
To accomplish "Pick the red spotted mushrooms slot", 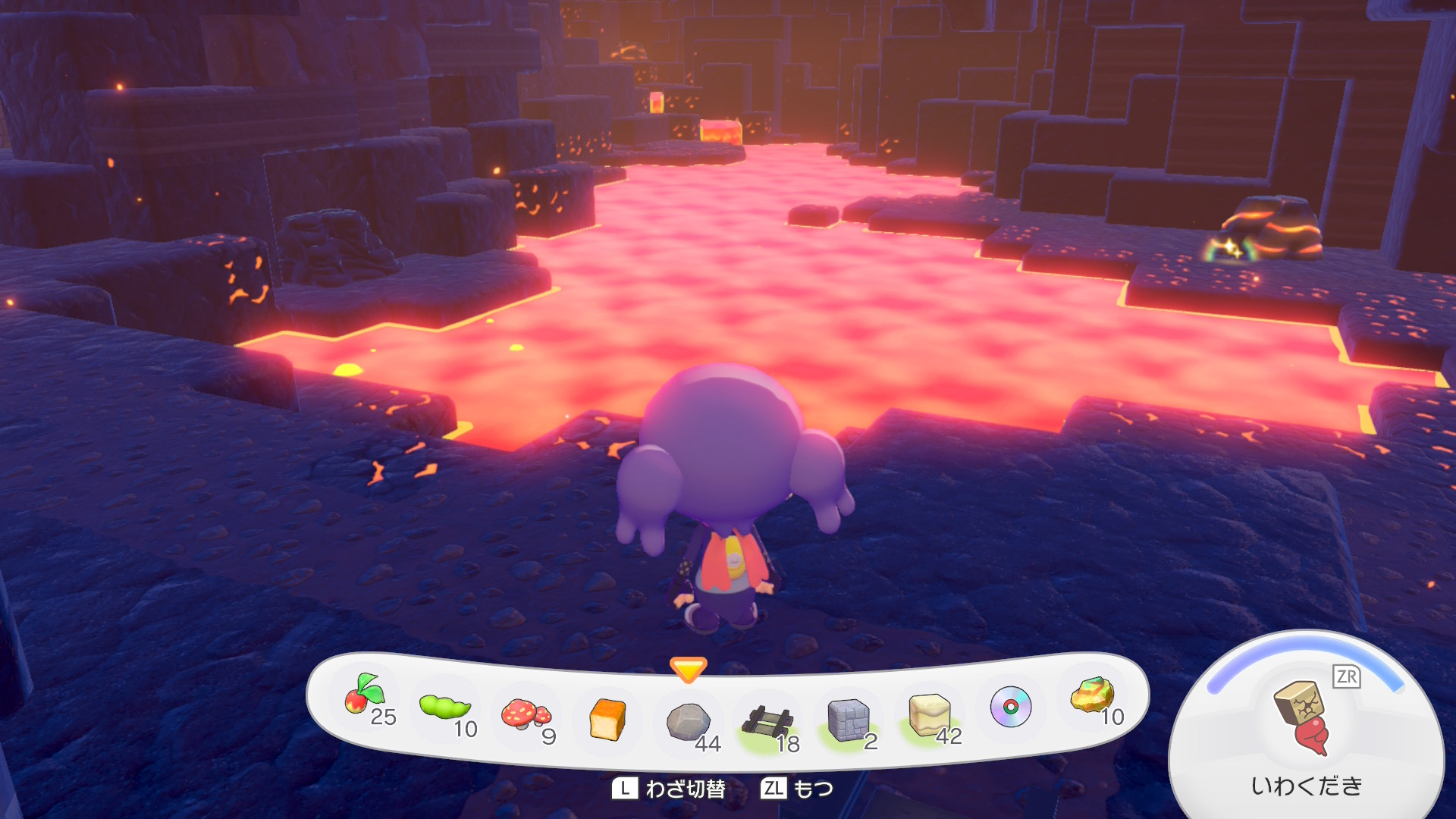I will coord(526,714).
